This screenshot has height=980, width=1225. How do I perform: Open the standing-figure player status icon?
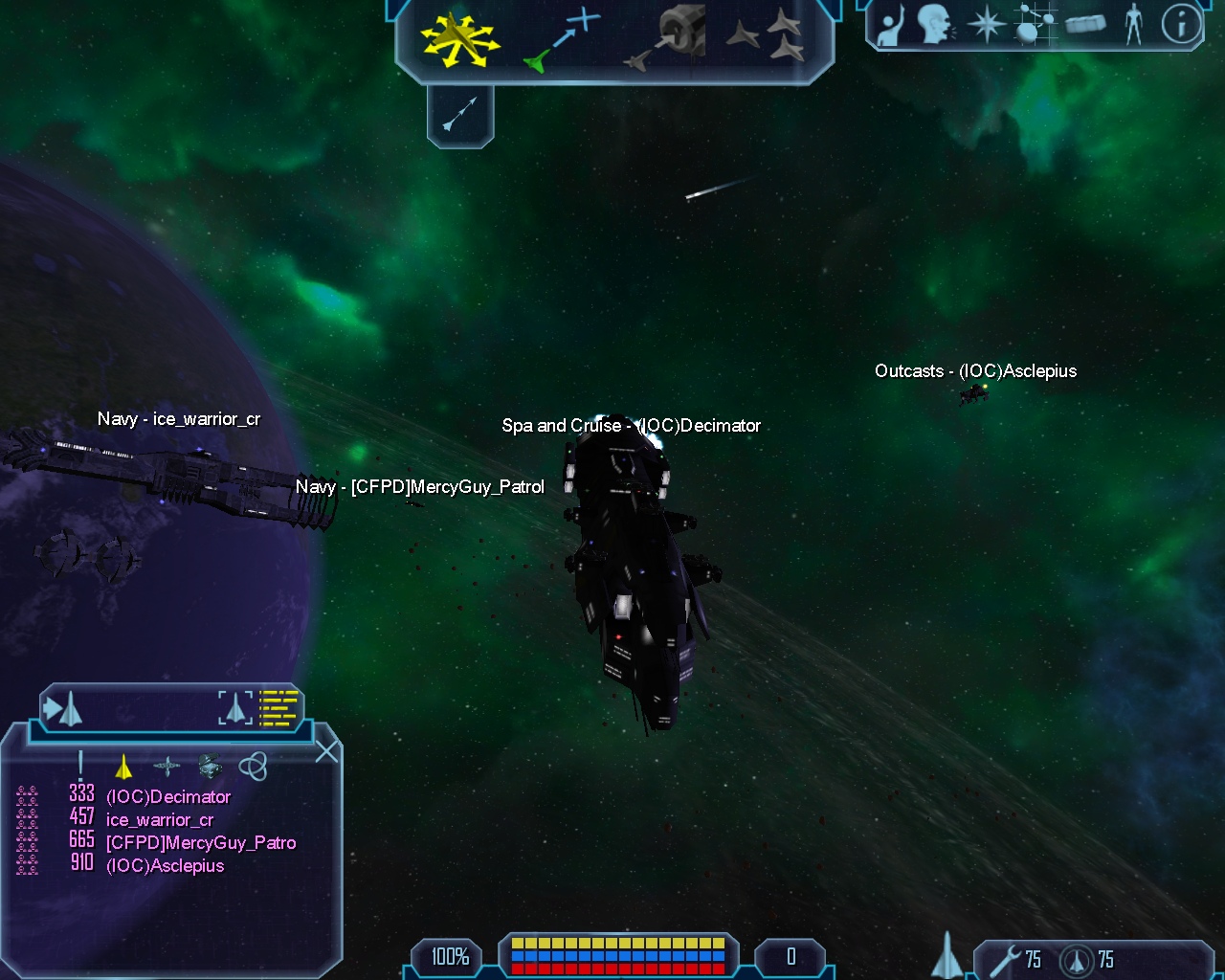tap(1134, 25)
